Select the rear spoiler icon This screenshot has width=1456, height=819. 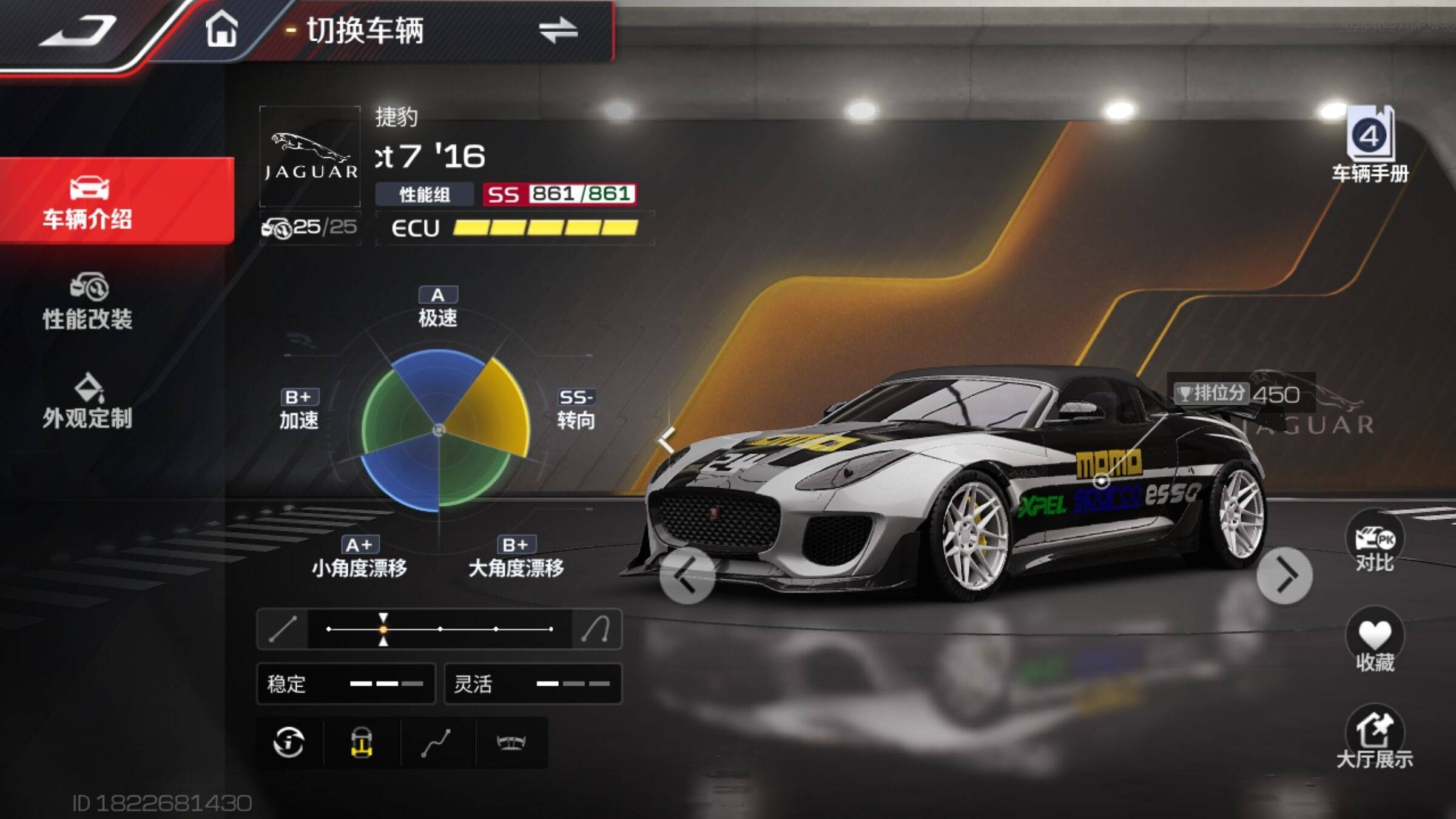click(511, 743)
